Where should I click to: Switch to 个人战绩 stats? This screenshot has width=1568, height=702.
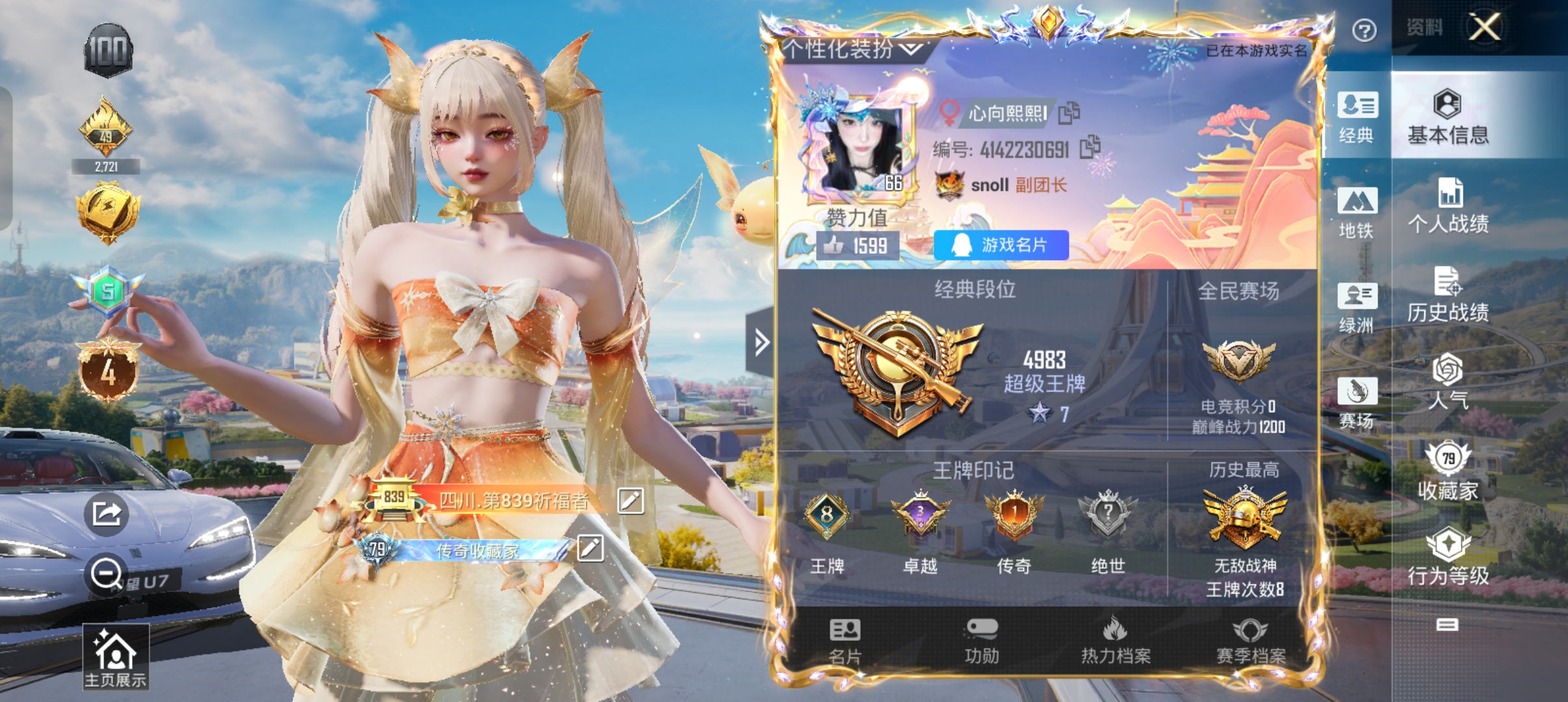click(1448, 207)
